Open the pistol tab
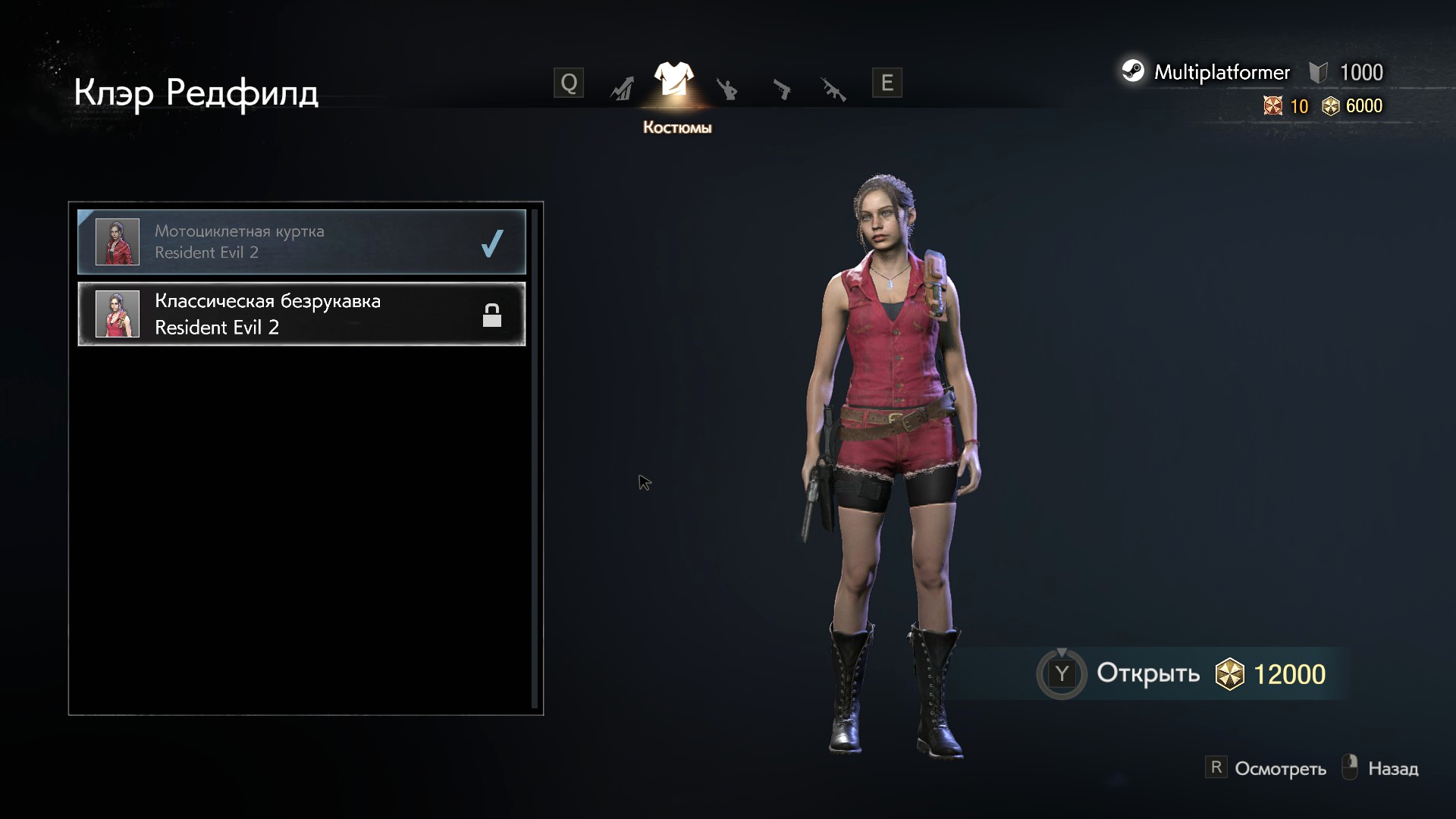Image resolution: width=1456 pixels, height=819 pixels. [781, 89]
